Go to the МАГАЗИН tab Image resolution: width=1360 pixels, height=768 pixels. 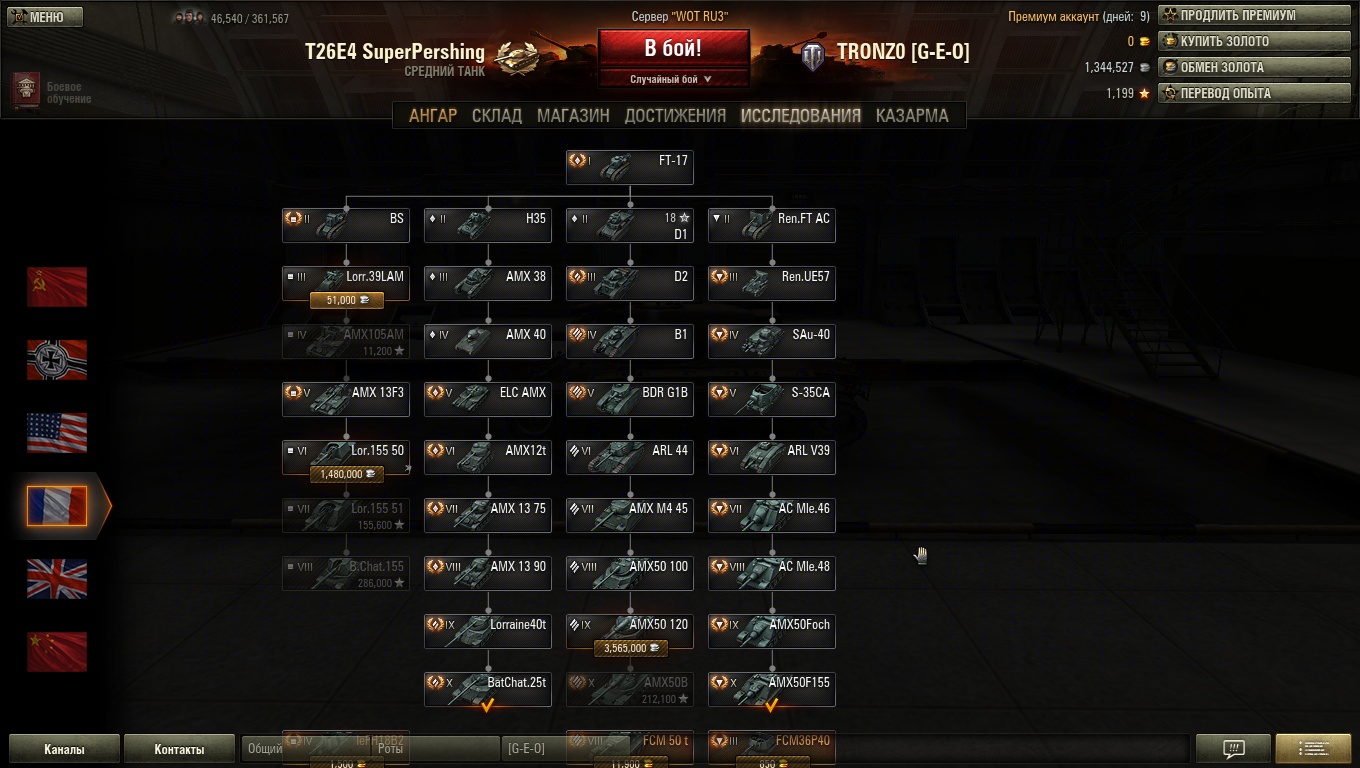tap(573, 115)
